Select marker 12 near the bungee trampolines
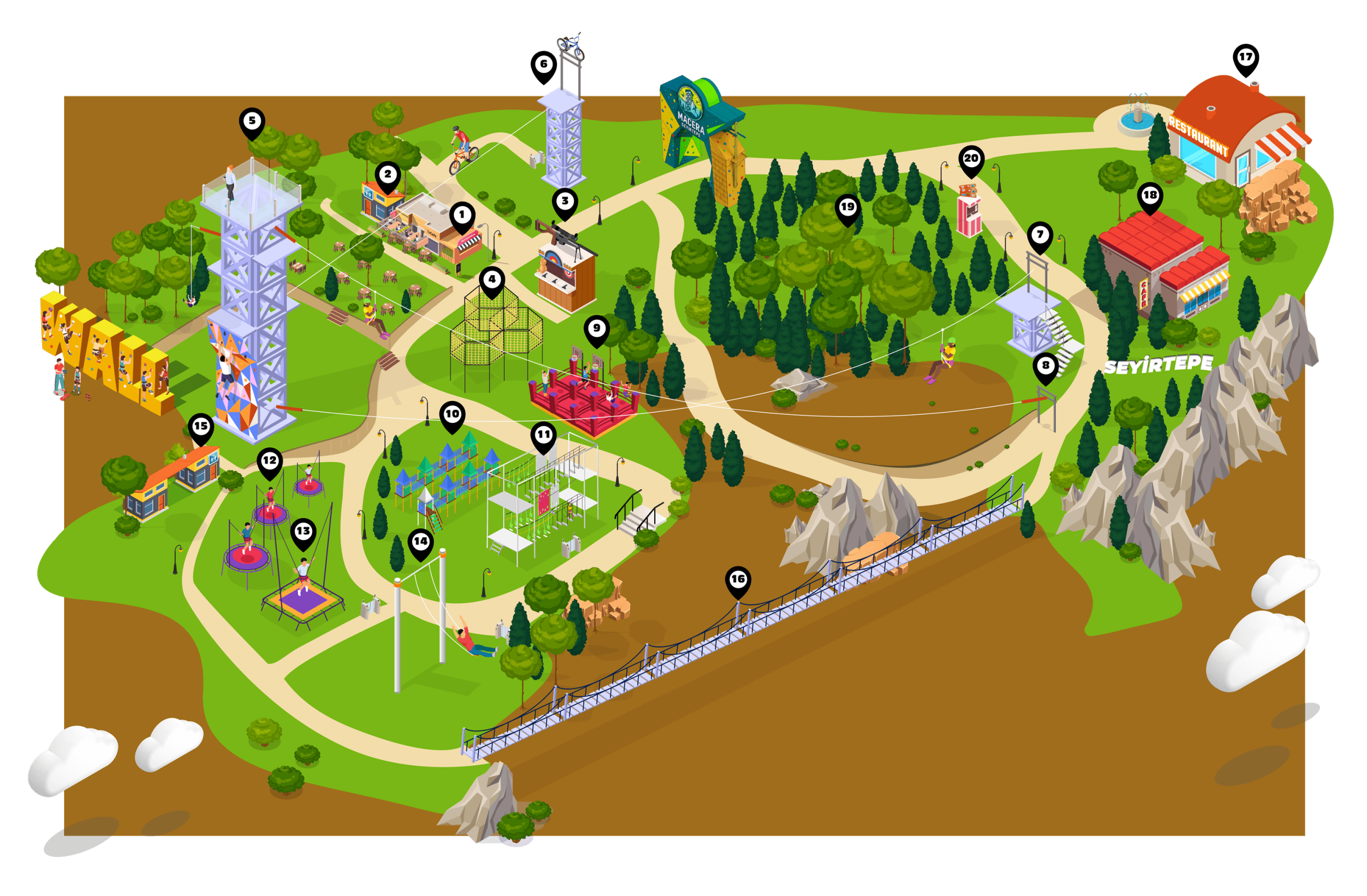The image size is (1367, 896). point(269,461)
